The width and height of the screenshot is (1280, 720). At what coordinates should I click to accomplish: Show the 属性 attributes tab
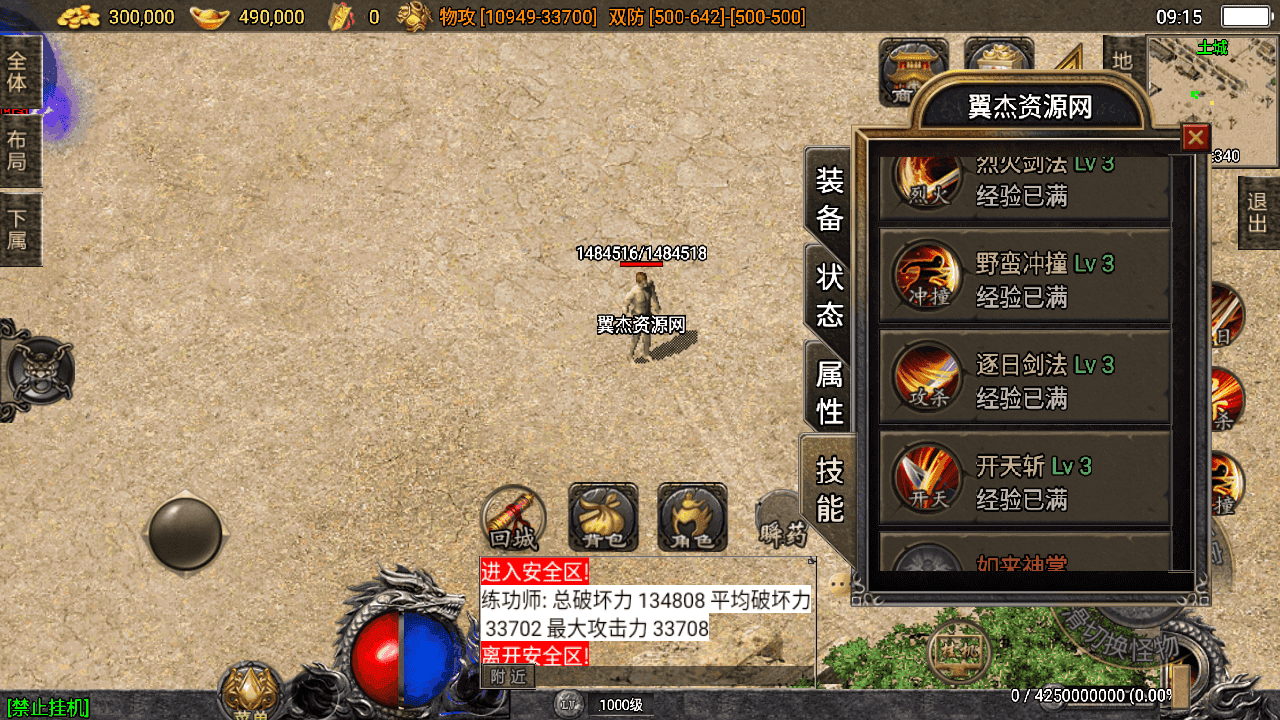pos(830,392)
